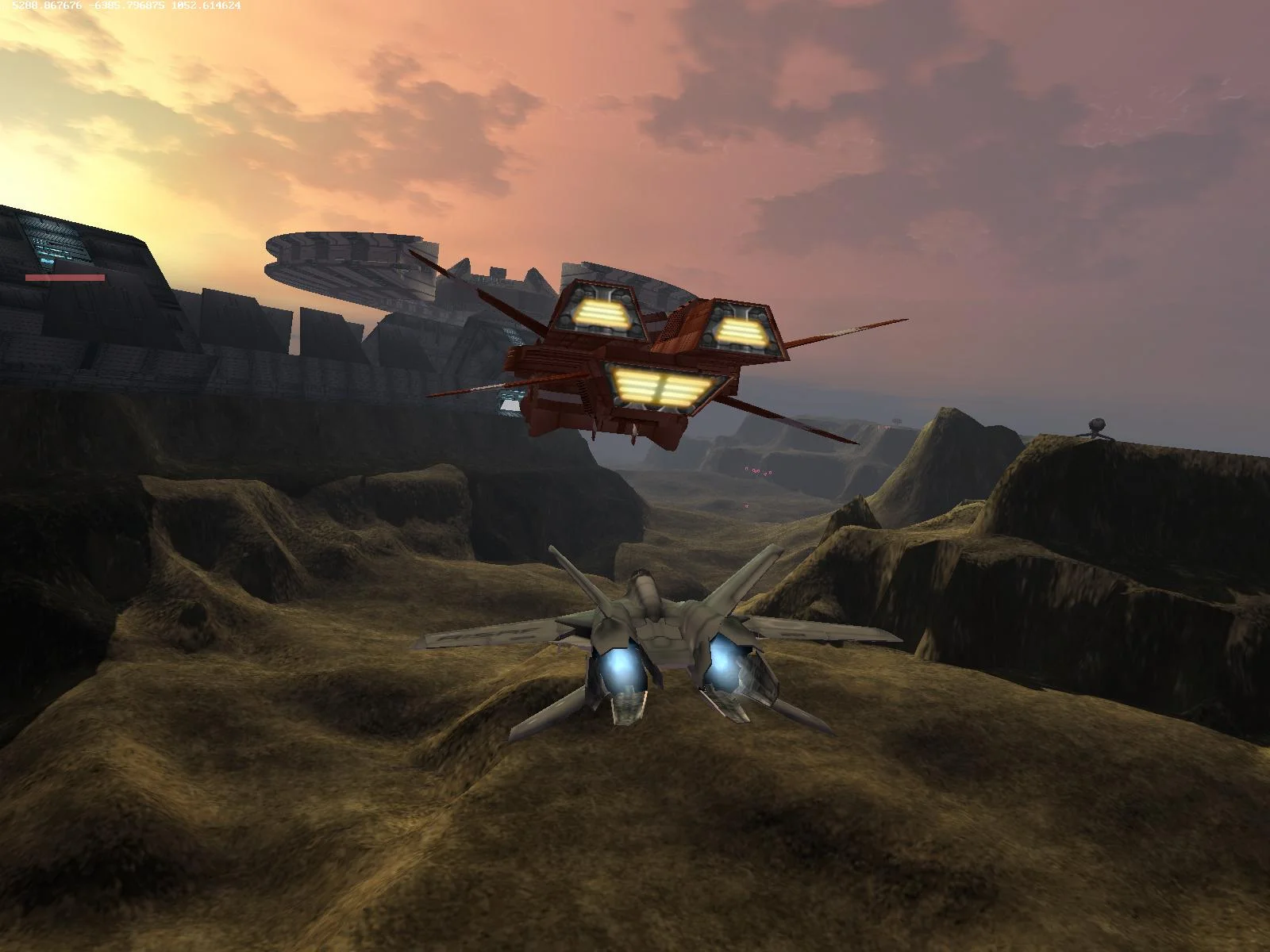1270x952 pixels.
Task: Click the jet's cockpit canopy
Action: pos(643,587)
